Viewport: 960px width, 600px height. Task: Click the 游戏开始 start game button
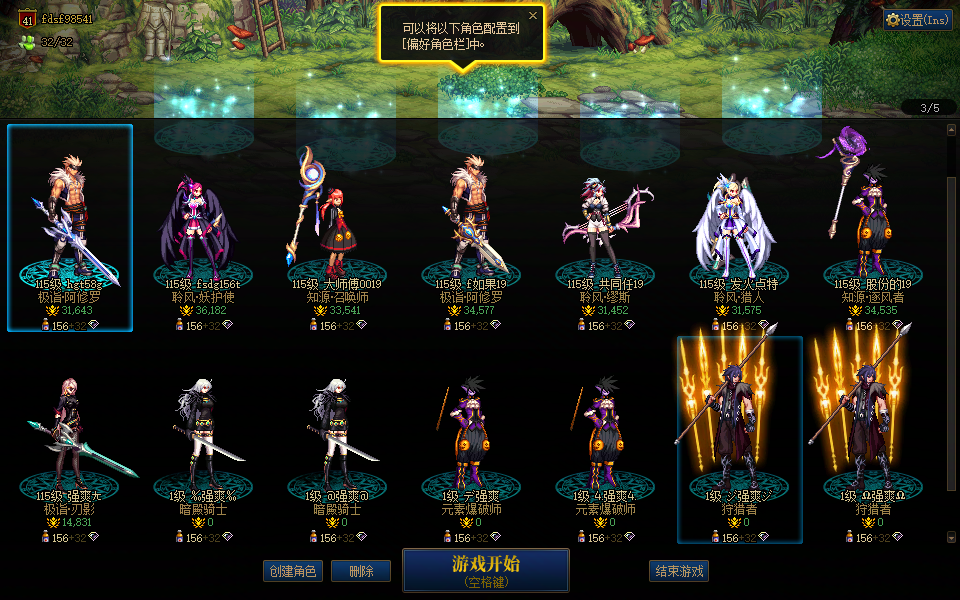[x=485, y=570]
